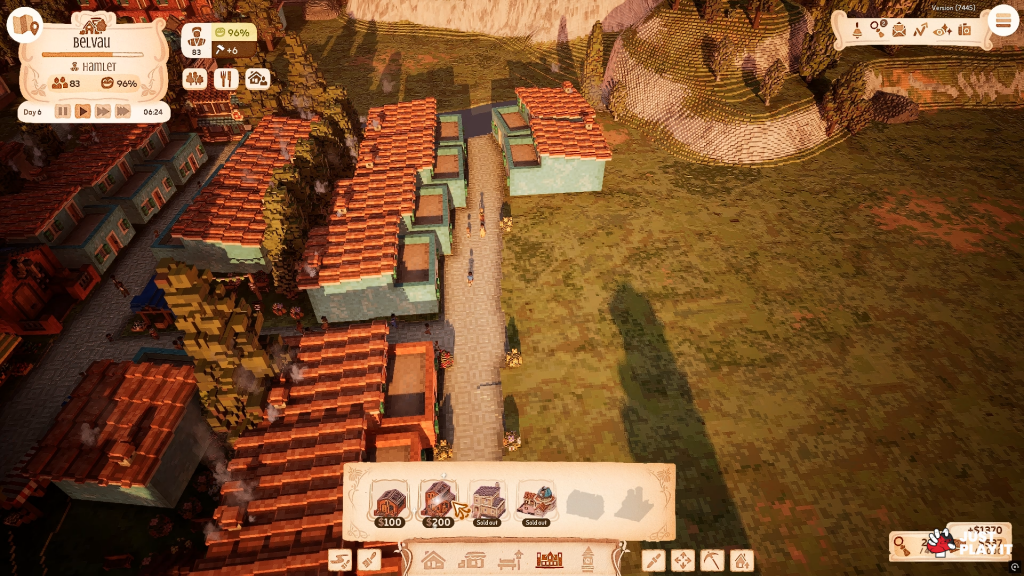This screenshot has height=576, width=1024.
Task: Open the houses build category
Action: click(x=433, y=560)
